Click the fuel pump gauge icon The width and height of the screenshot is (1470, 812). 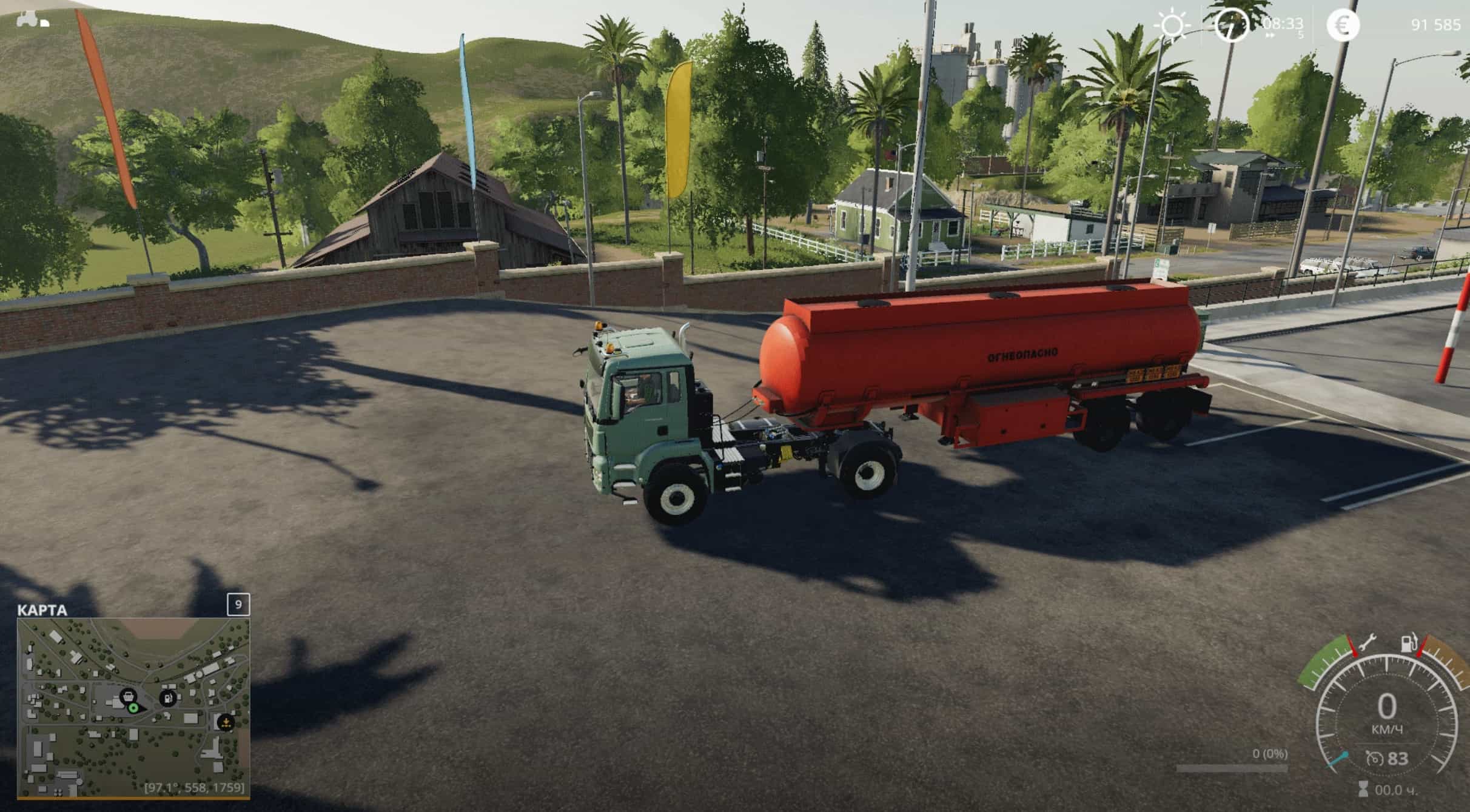tap(1409, 643)
